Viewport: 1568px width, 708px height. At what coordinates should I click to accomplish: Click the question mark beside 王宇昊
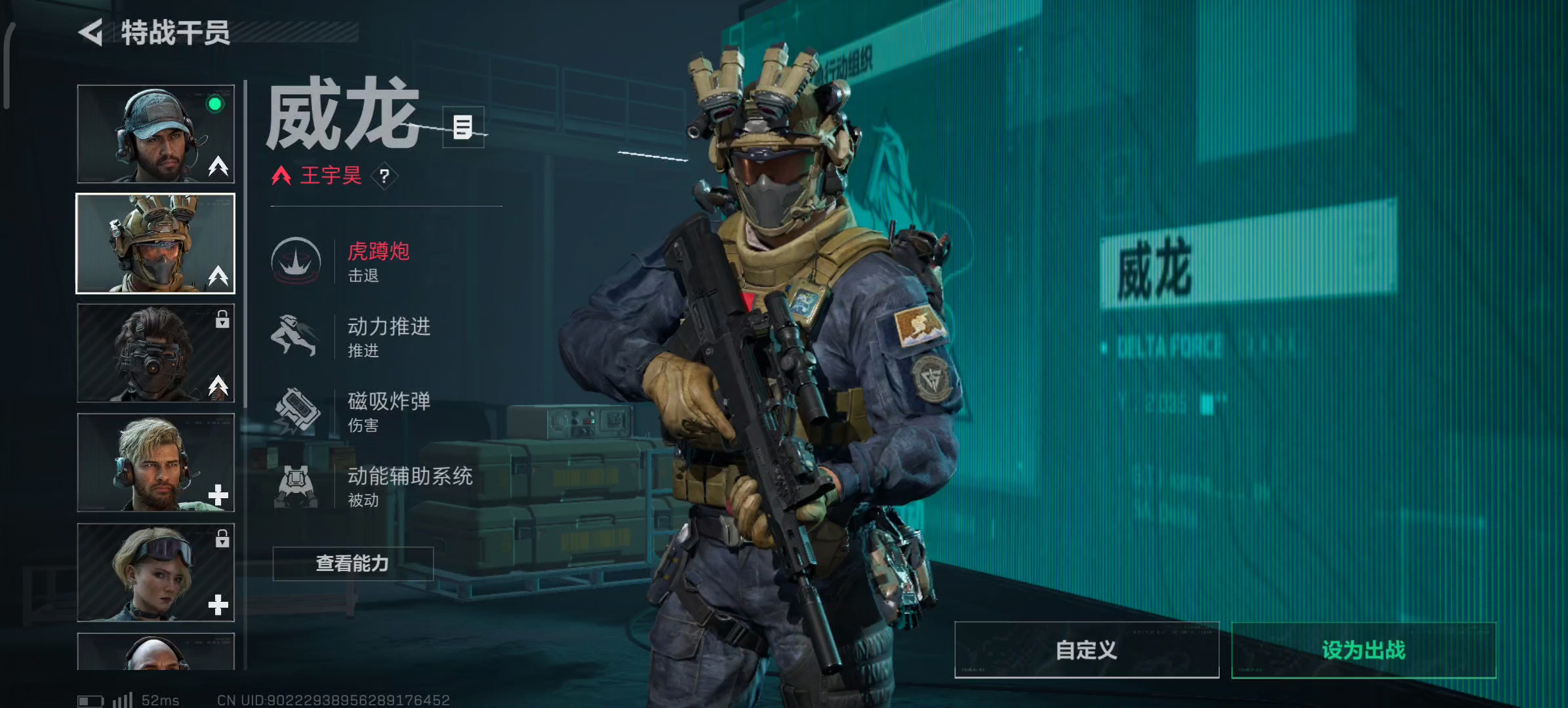tap(384, 176)
